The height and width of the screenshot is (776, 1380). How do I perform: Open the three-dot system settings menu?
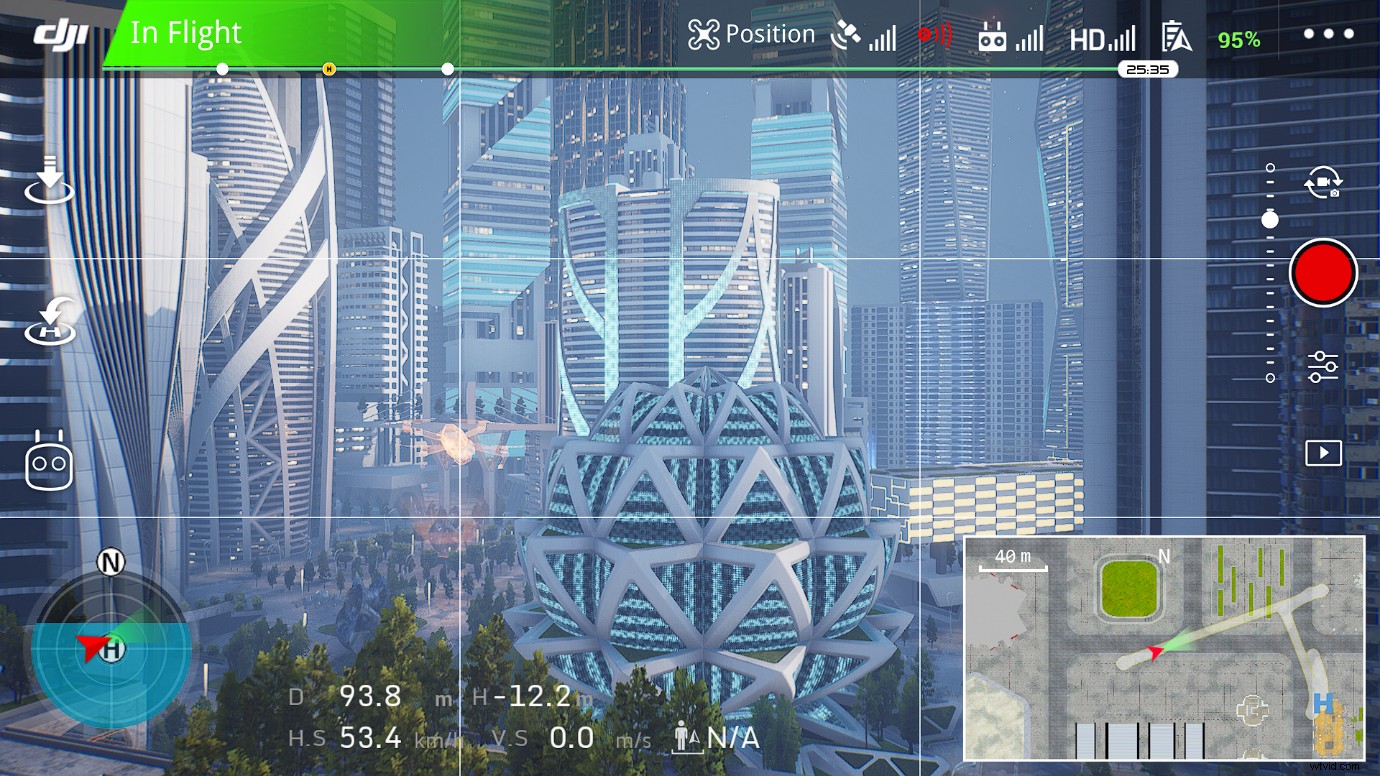tap(1328, 33)
